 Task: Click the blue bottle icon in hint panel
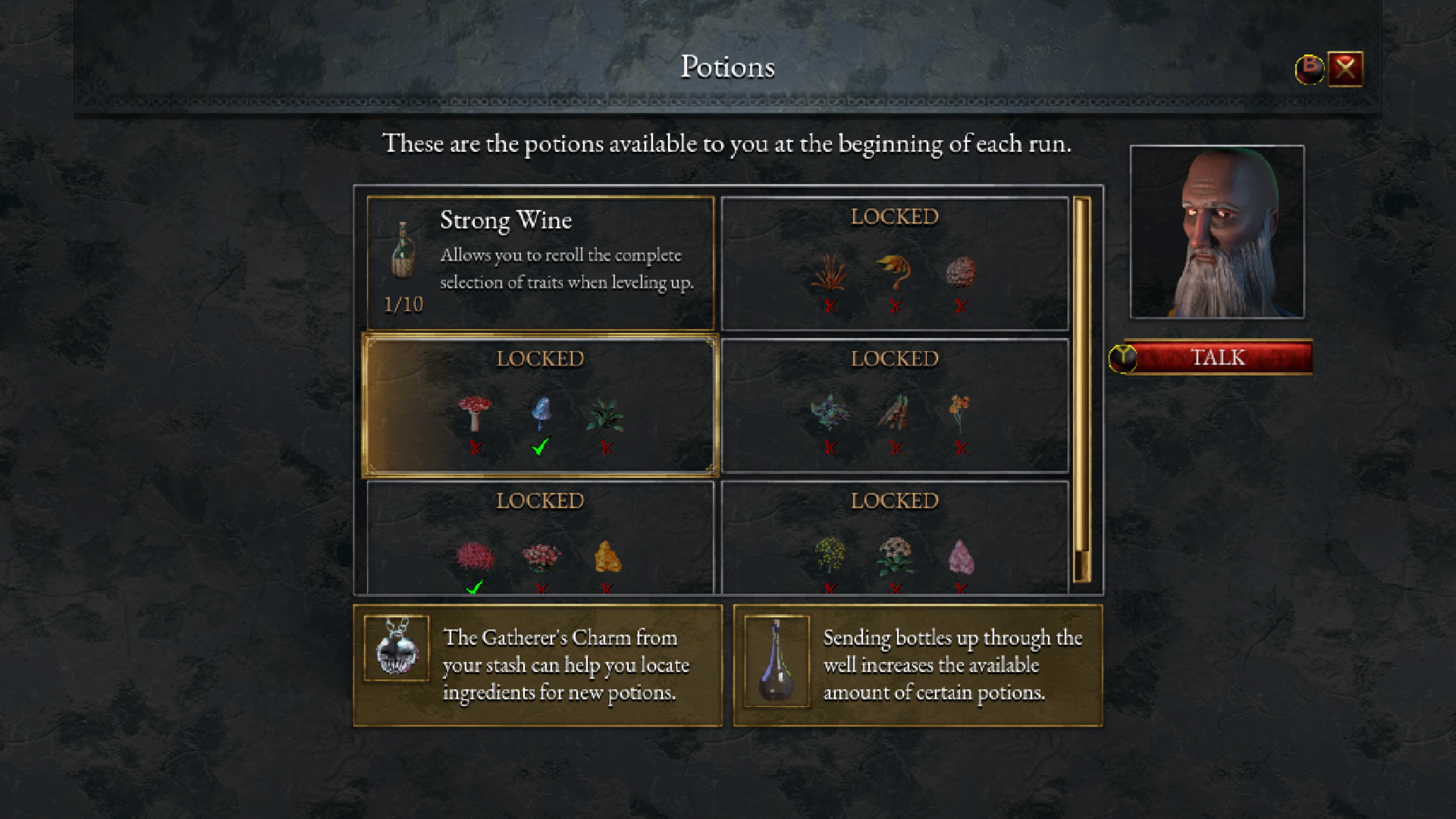click(777, 661)
